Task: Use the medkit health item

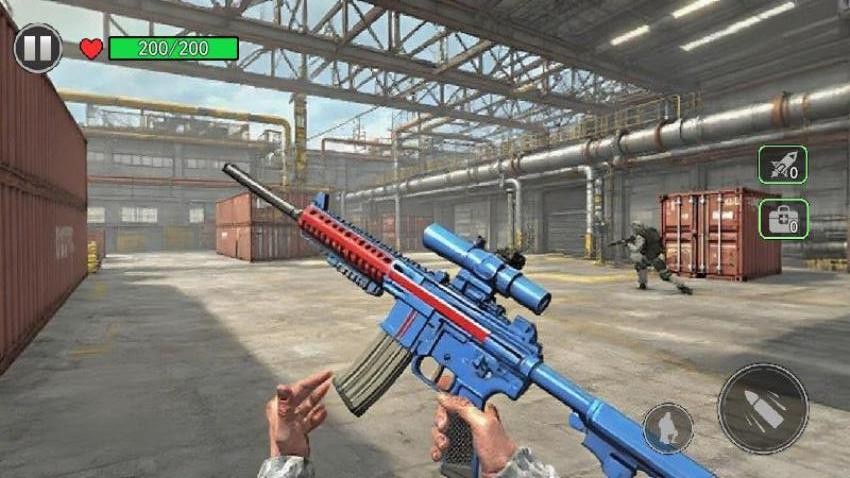Action: coord(782,218)
